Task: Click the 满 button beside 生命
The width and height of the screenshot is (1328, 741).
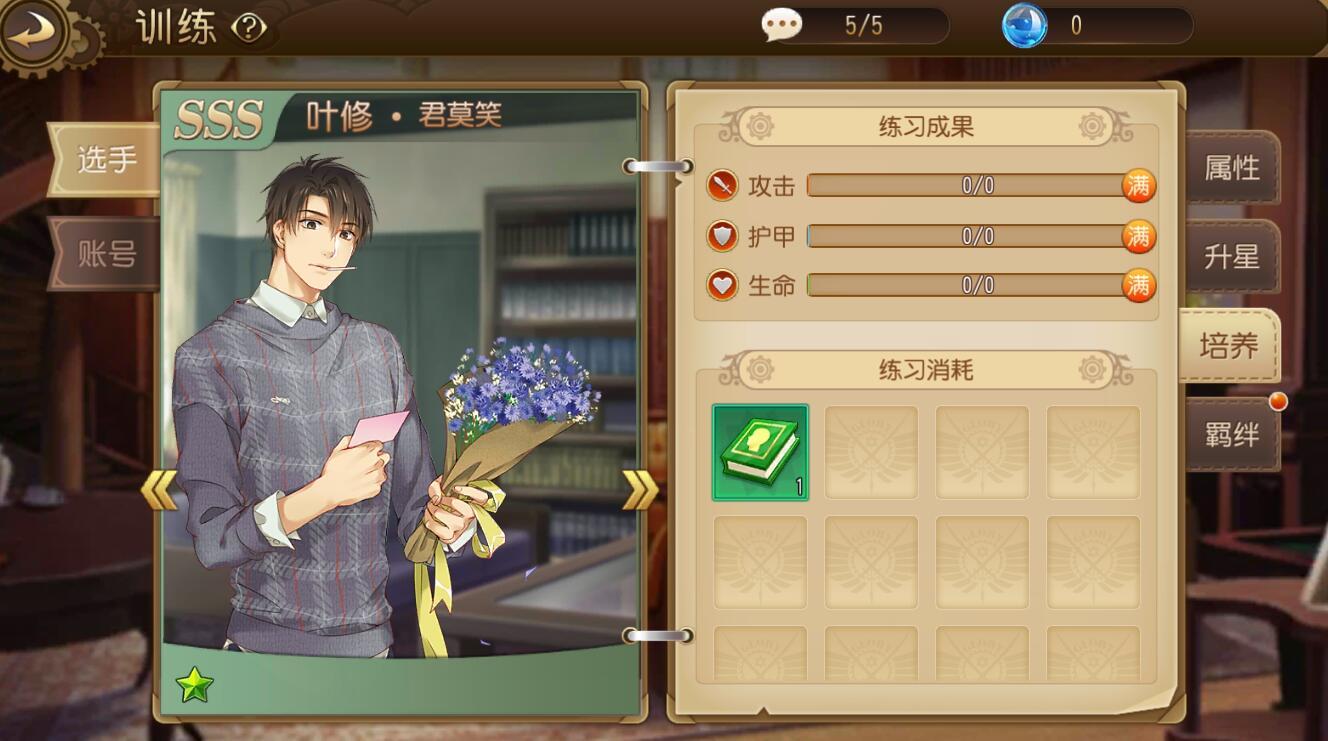Action: tap(1138, 286)
